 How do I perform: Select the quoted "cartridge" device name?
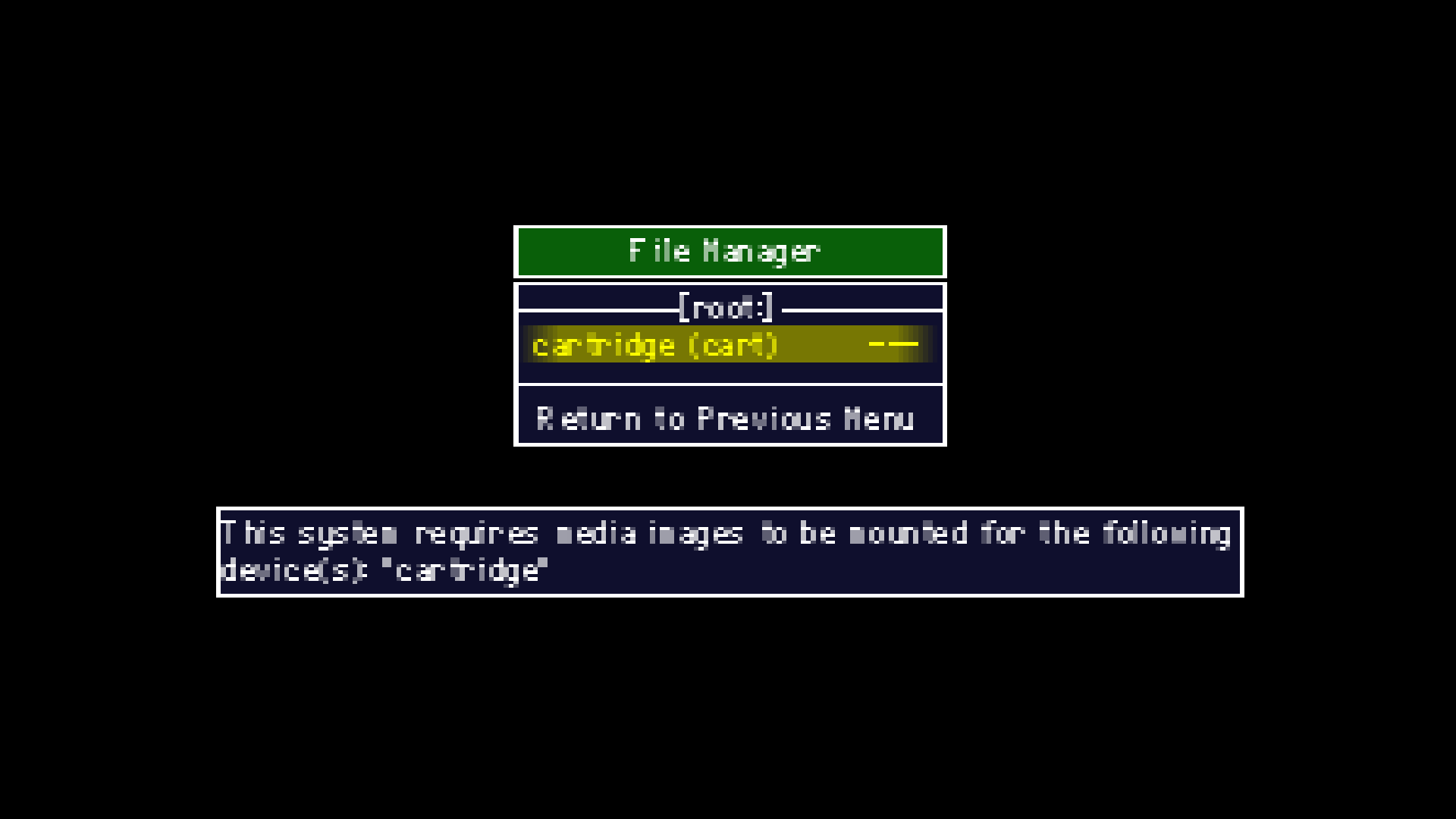464,570
